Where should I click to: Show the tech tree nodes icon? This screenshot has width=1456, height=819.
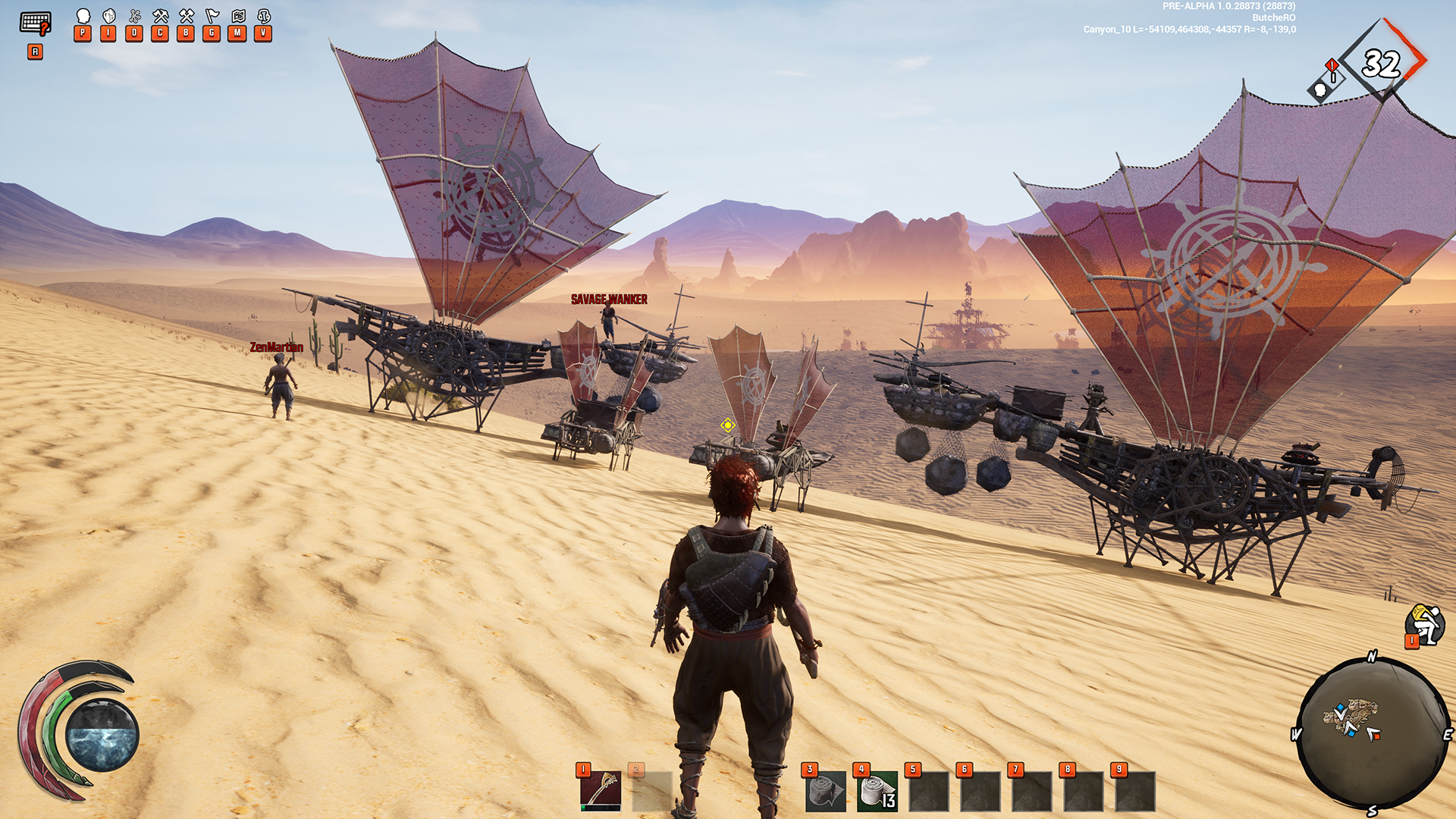(x=135, y=16)
